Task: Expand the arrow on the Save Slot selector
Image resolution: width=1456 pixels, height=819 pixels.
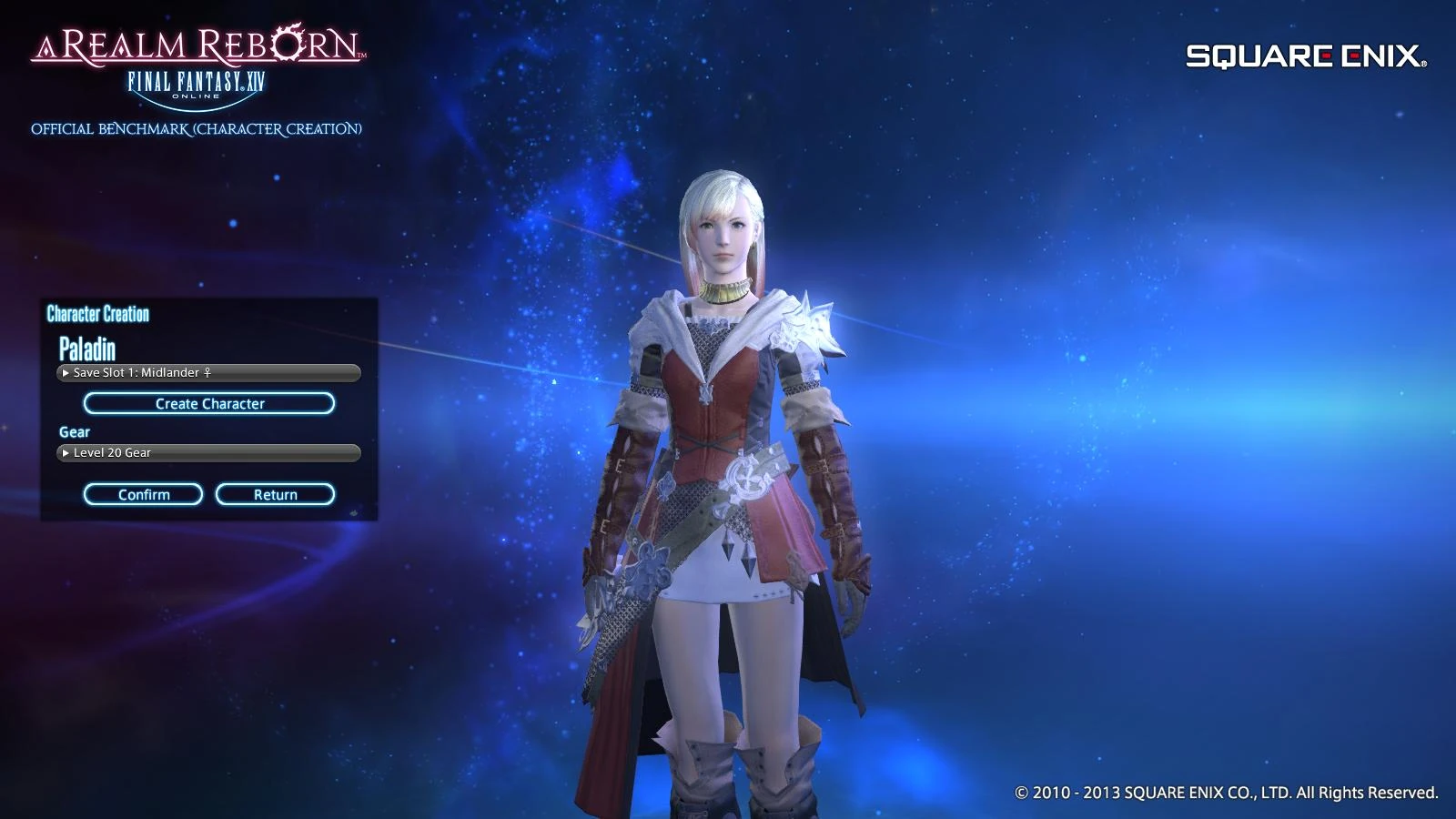Action: pyautogui.click(x=64, y=373)
